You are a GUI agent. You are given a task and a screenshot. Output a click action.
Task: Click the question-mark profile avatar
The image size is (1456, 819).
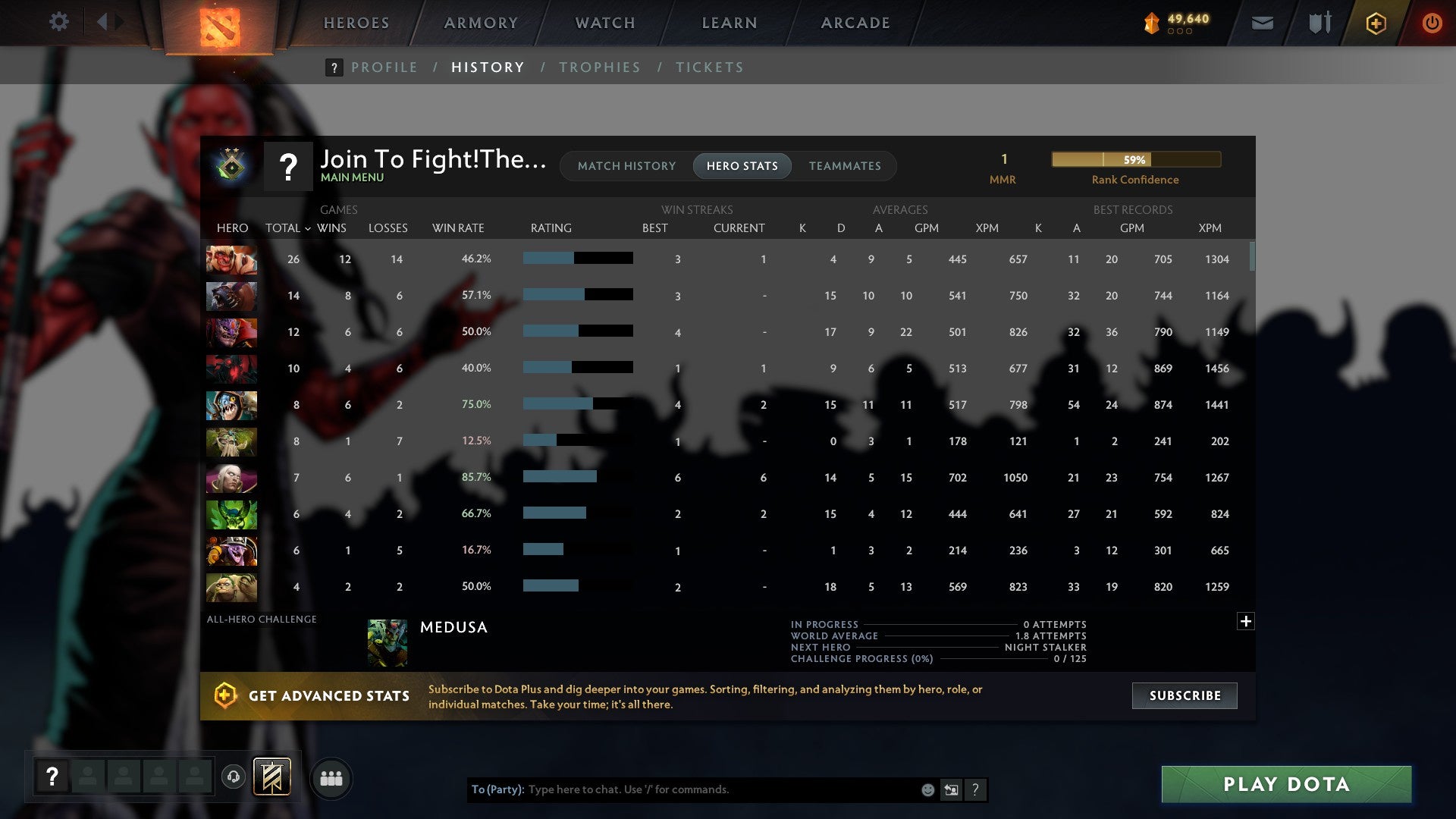pyautogui.click(x=288, y=165)
